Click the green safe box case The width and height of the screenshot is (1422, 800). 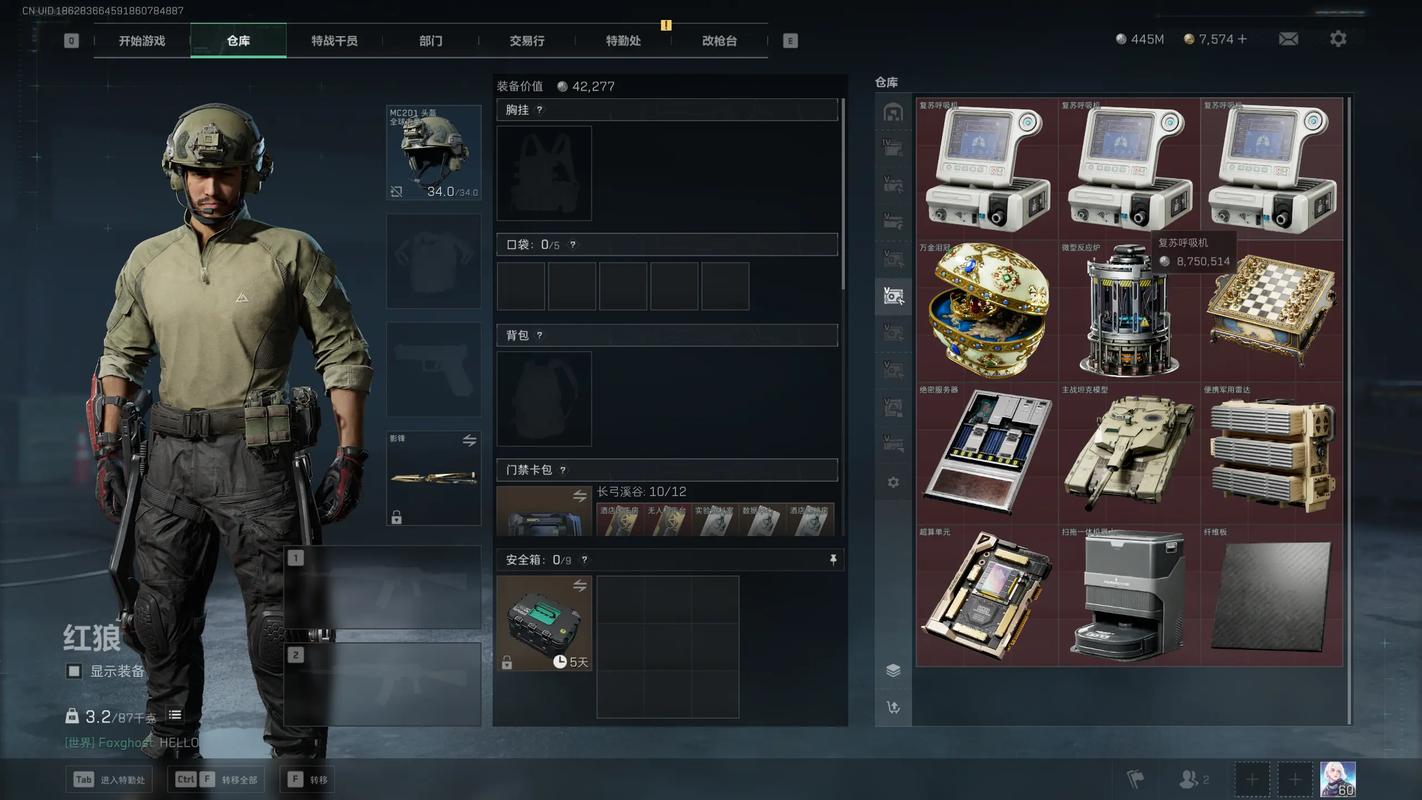[x=544, y=622]
